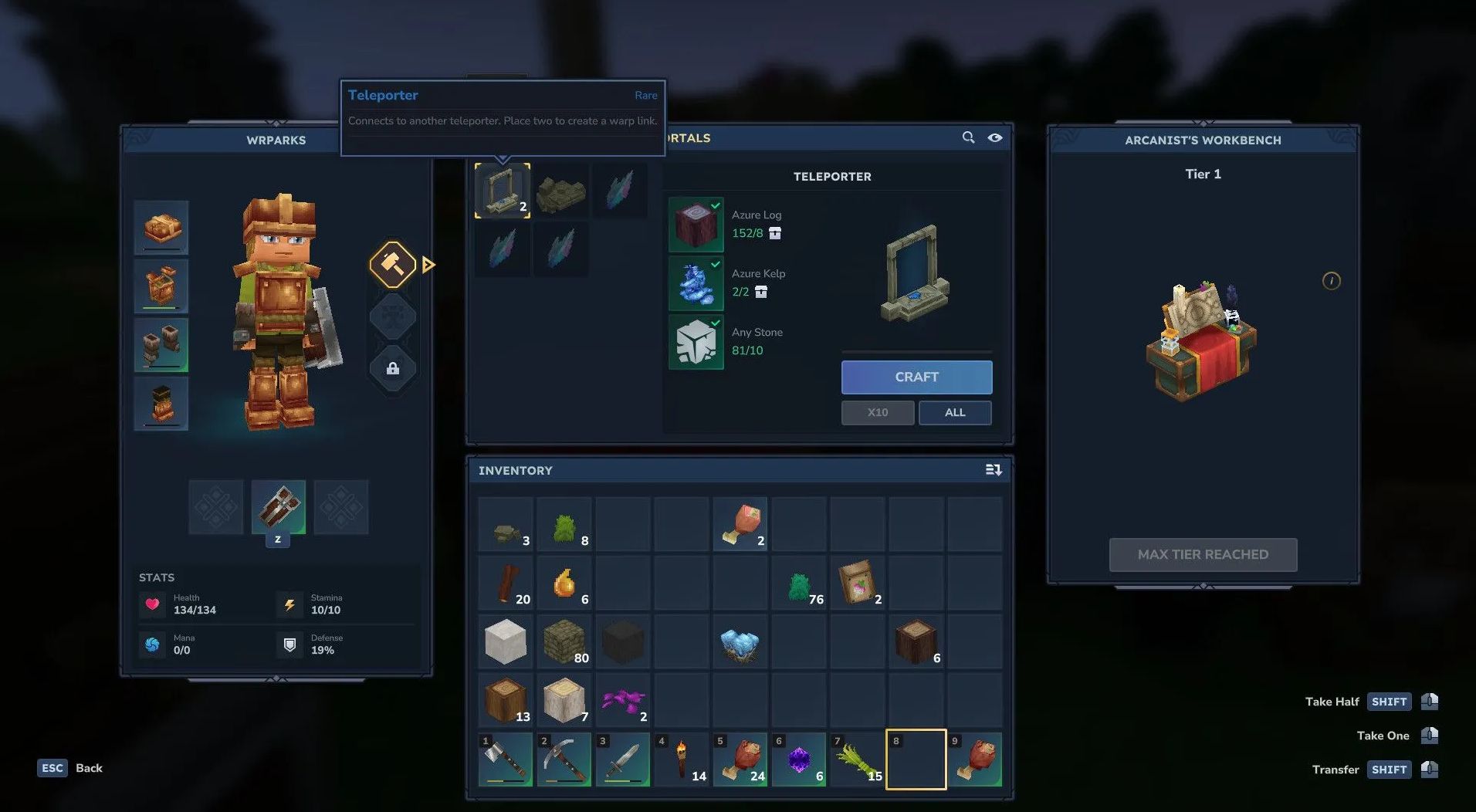The height and width of the screenshot is (812, 1476).
Task: Toggle the eye visibility icon
Action: [x=995, y=137]
